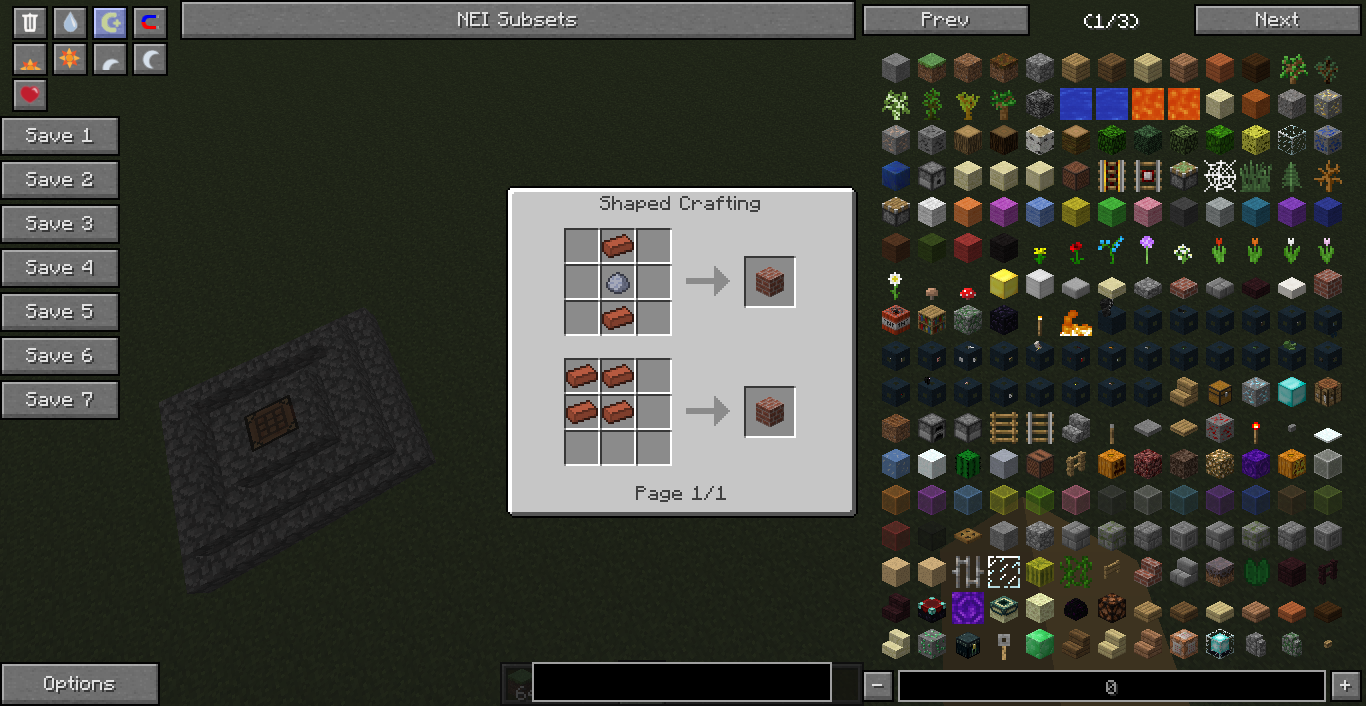Click the trash can delete icon

pyautogui.click(x=30, y=23)
